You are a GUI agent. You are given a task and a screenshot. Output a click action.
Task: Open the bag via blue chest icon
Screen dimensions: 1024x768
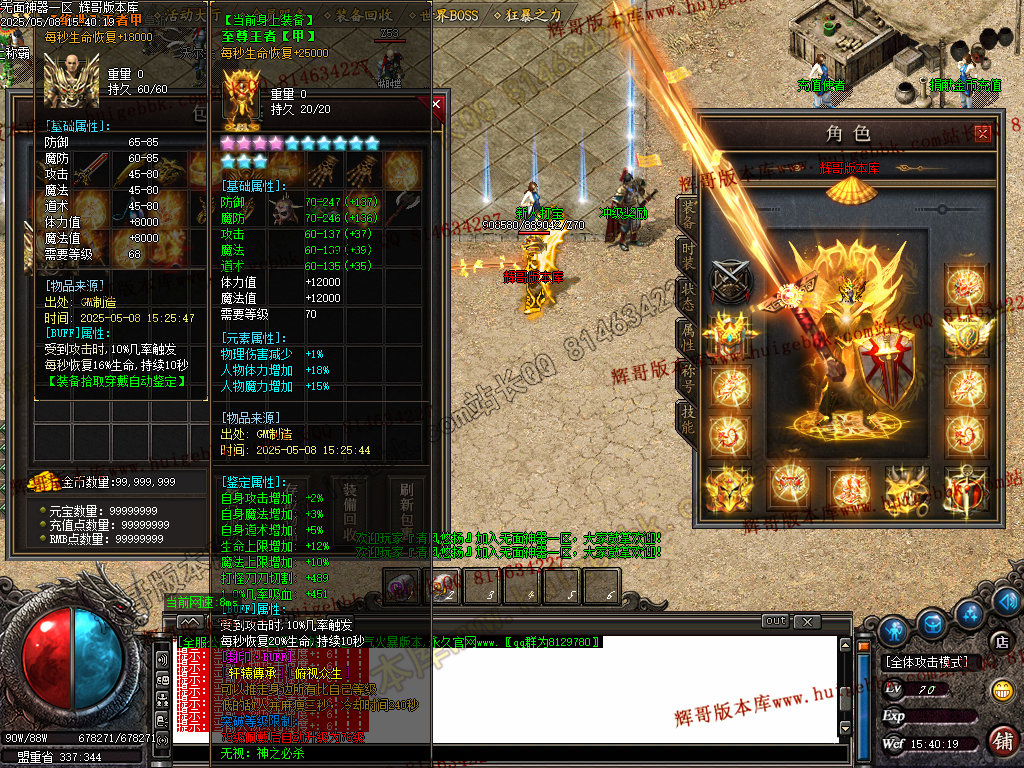931,622
